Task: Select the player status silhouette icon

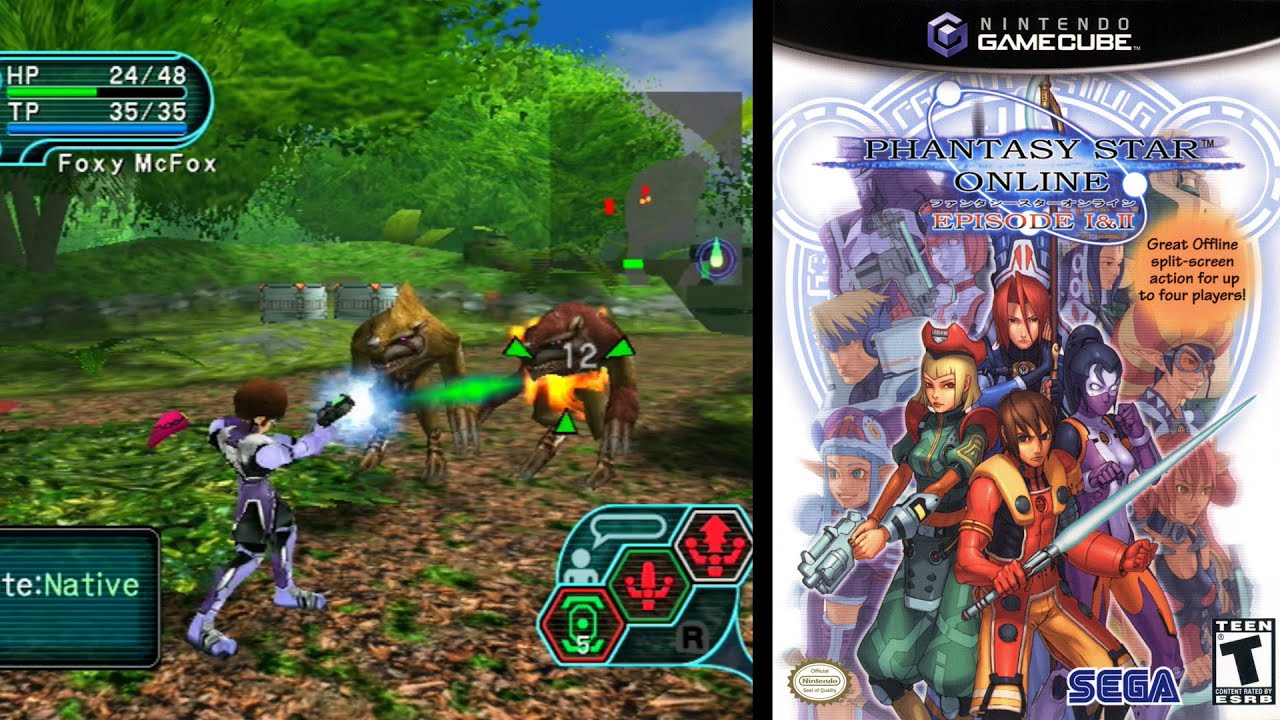Action: 581,566
